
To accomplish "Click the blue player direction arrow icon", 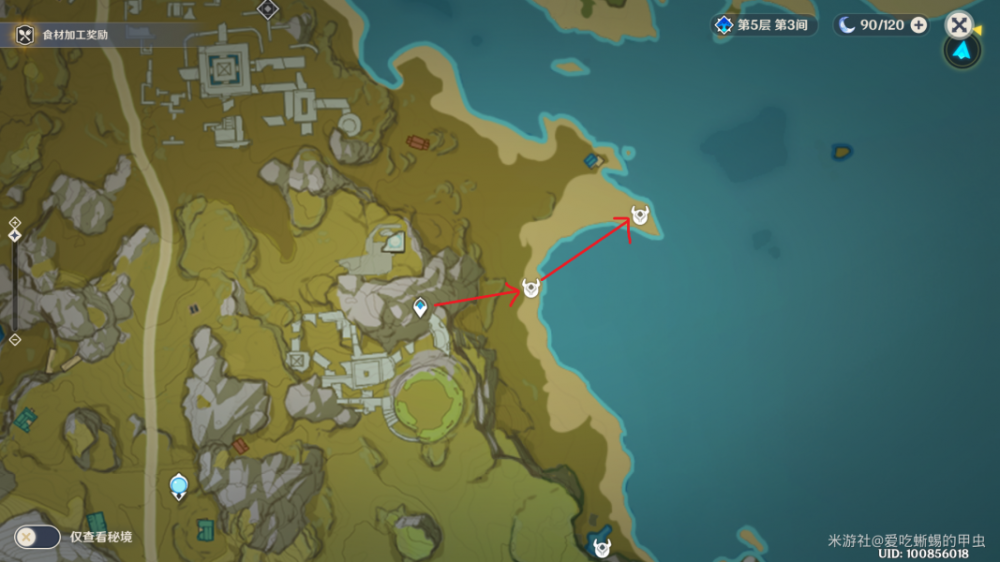I will pyautogui.click(x=962, y=51).
